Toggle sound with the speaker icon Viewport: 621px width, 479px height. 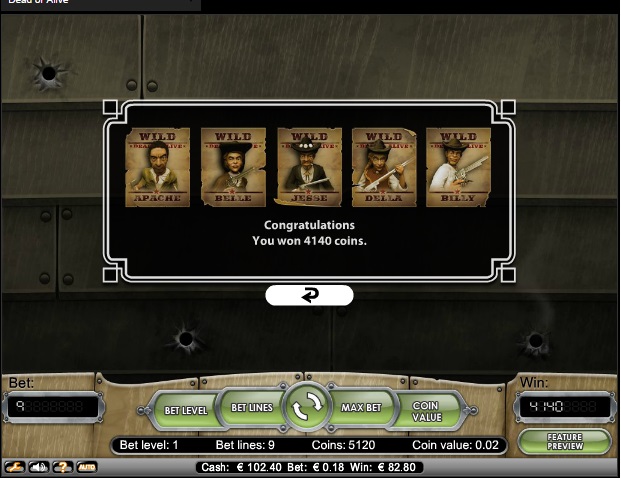[39, 467]
